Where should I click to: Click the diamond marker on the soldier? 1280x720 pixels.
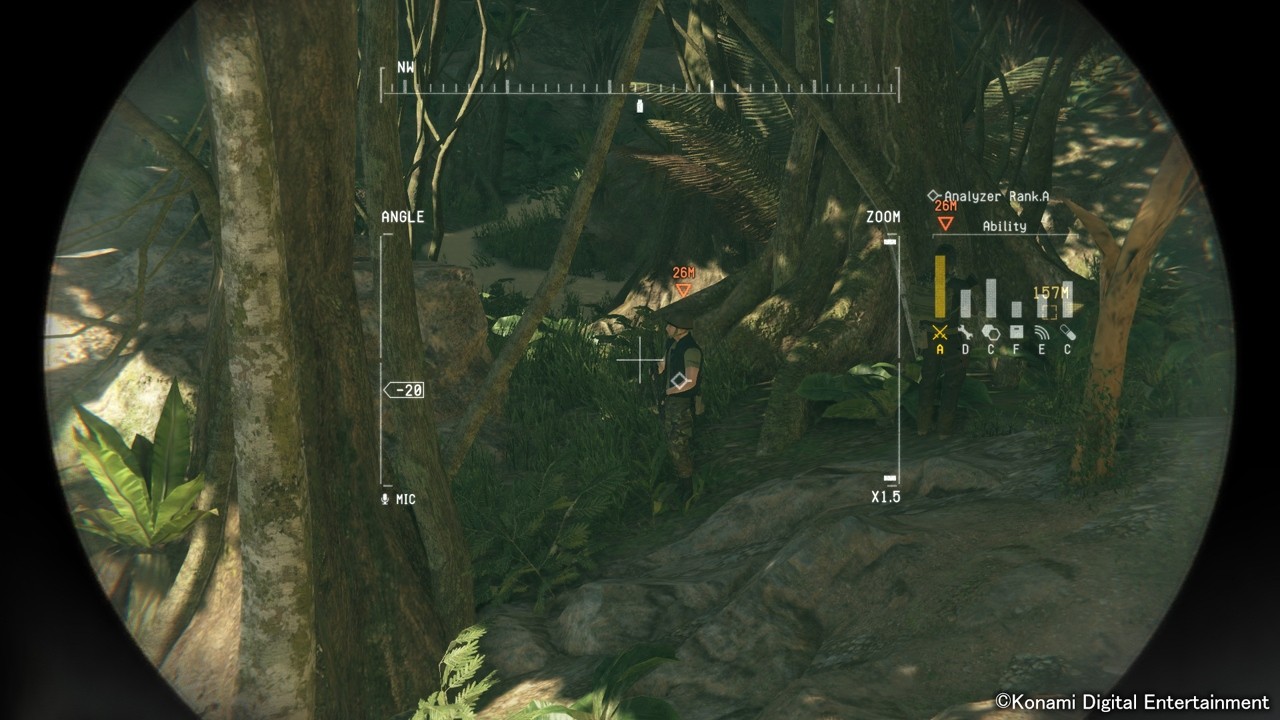[679, 378]
